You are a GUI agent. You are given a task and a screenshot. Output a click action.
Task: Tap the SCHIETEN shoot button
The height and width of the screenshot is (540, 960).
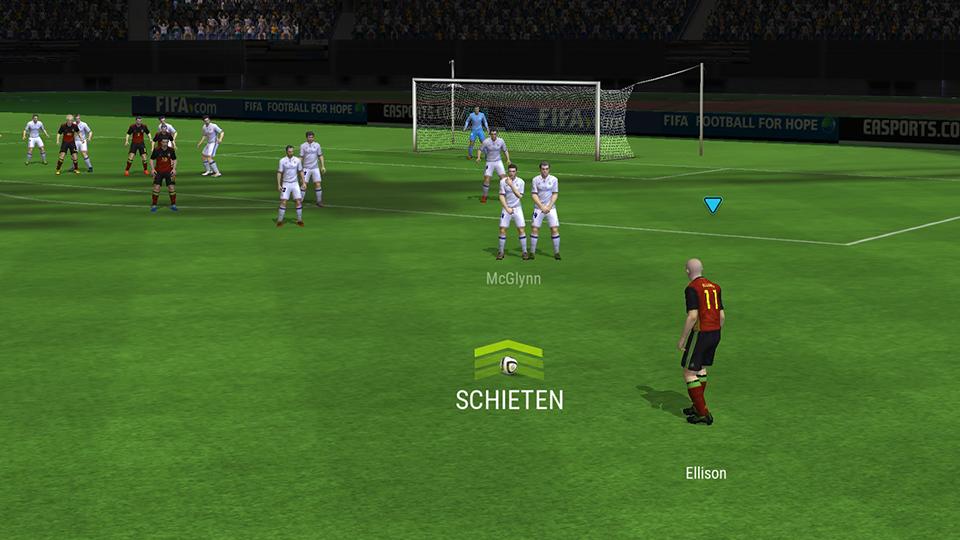point(509,378)
